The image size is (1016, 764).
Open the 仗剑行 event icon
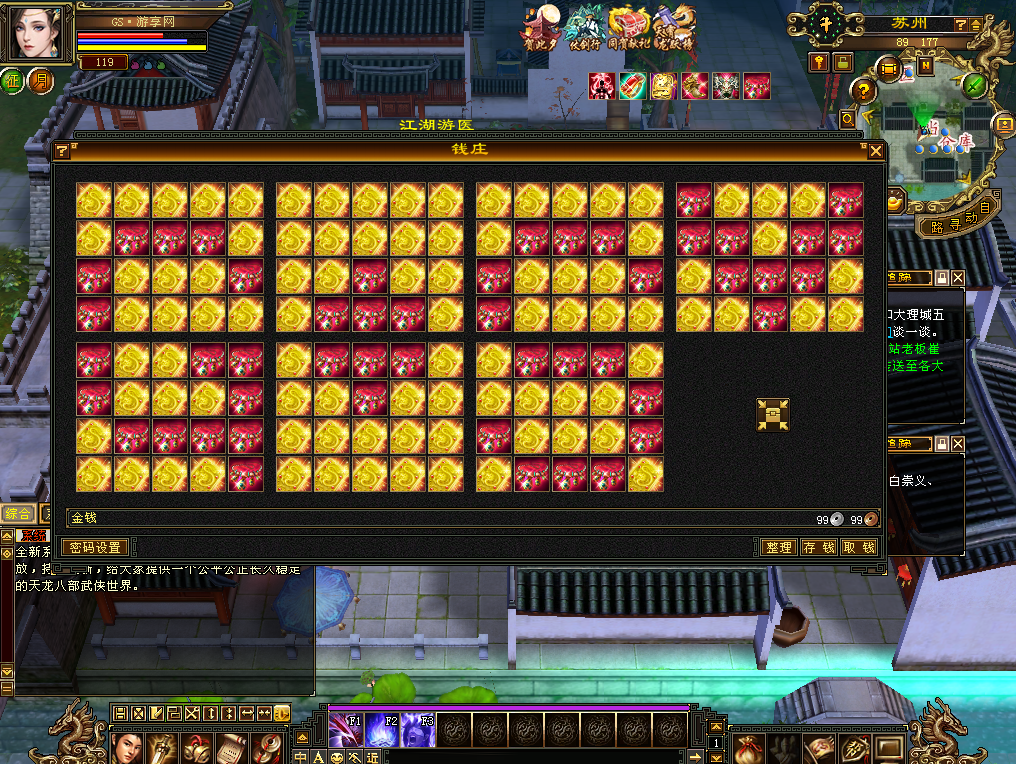583,30
